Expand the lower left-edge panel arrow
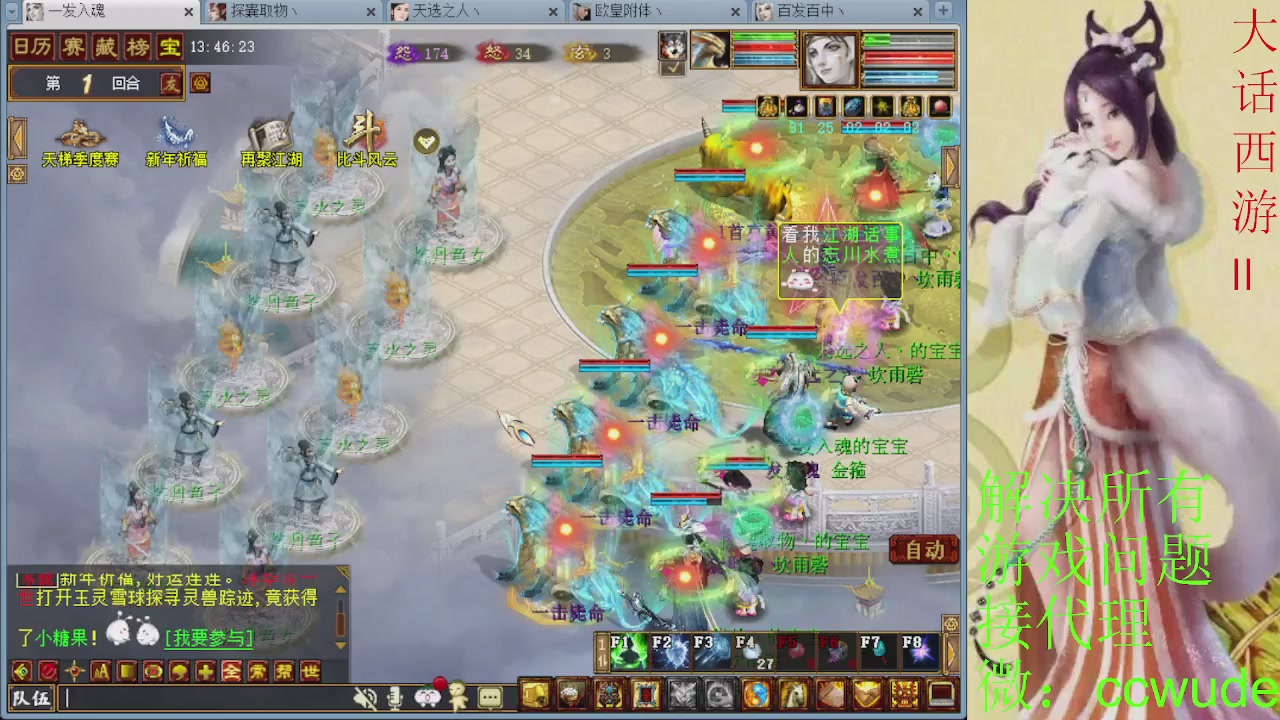Viewport: 1280px width, 720px height. [16, 175]
